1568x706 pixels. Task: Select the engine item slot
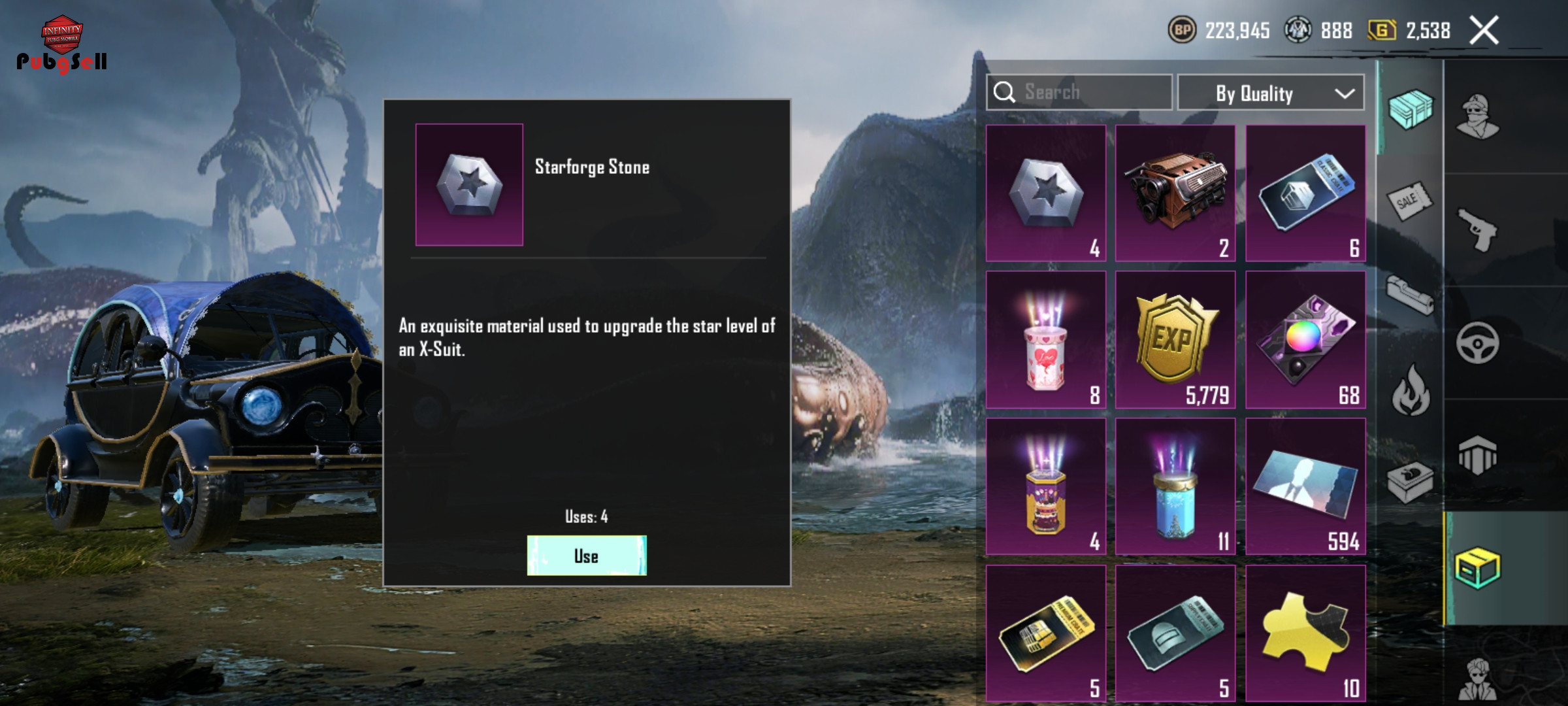coord(1175,193)
